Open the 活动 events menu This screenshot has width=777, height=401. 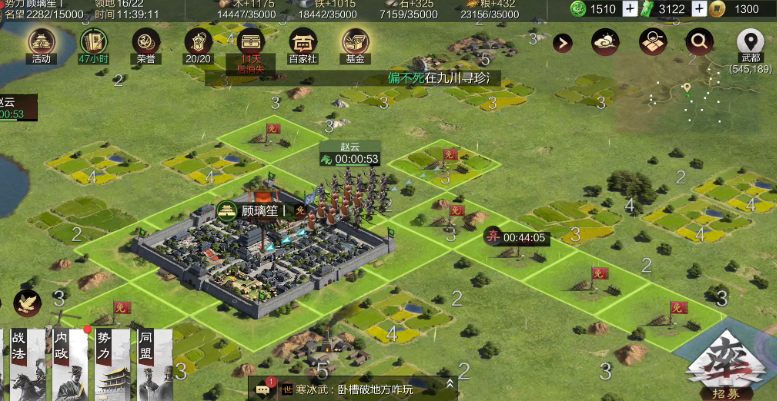(x=41, y=43)
